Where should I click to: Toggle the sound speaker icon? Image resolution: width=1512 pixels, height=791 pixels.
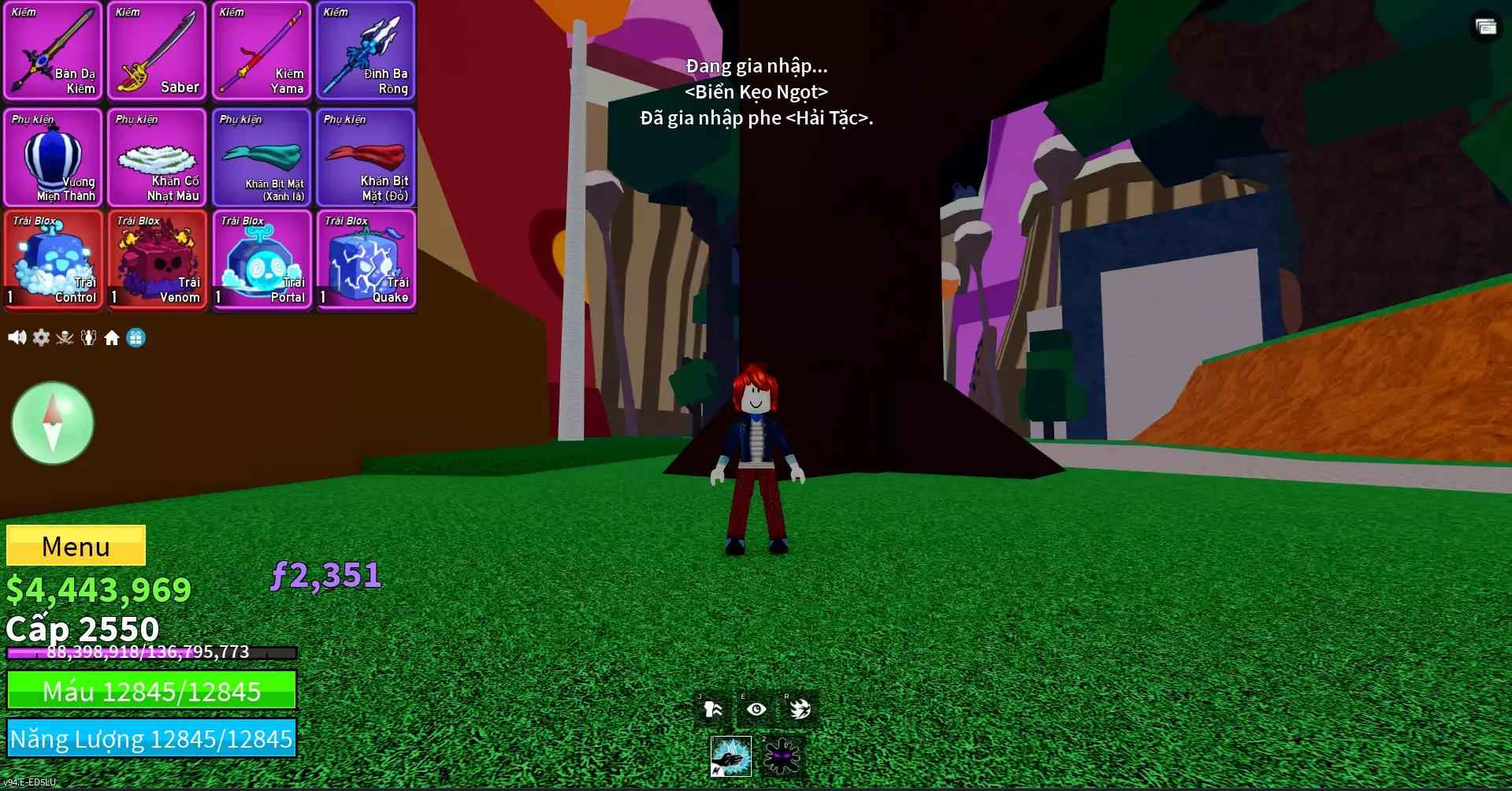tap(17, 338)
